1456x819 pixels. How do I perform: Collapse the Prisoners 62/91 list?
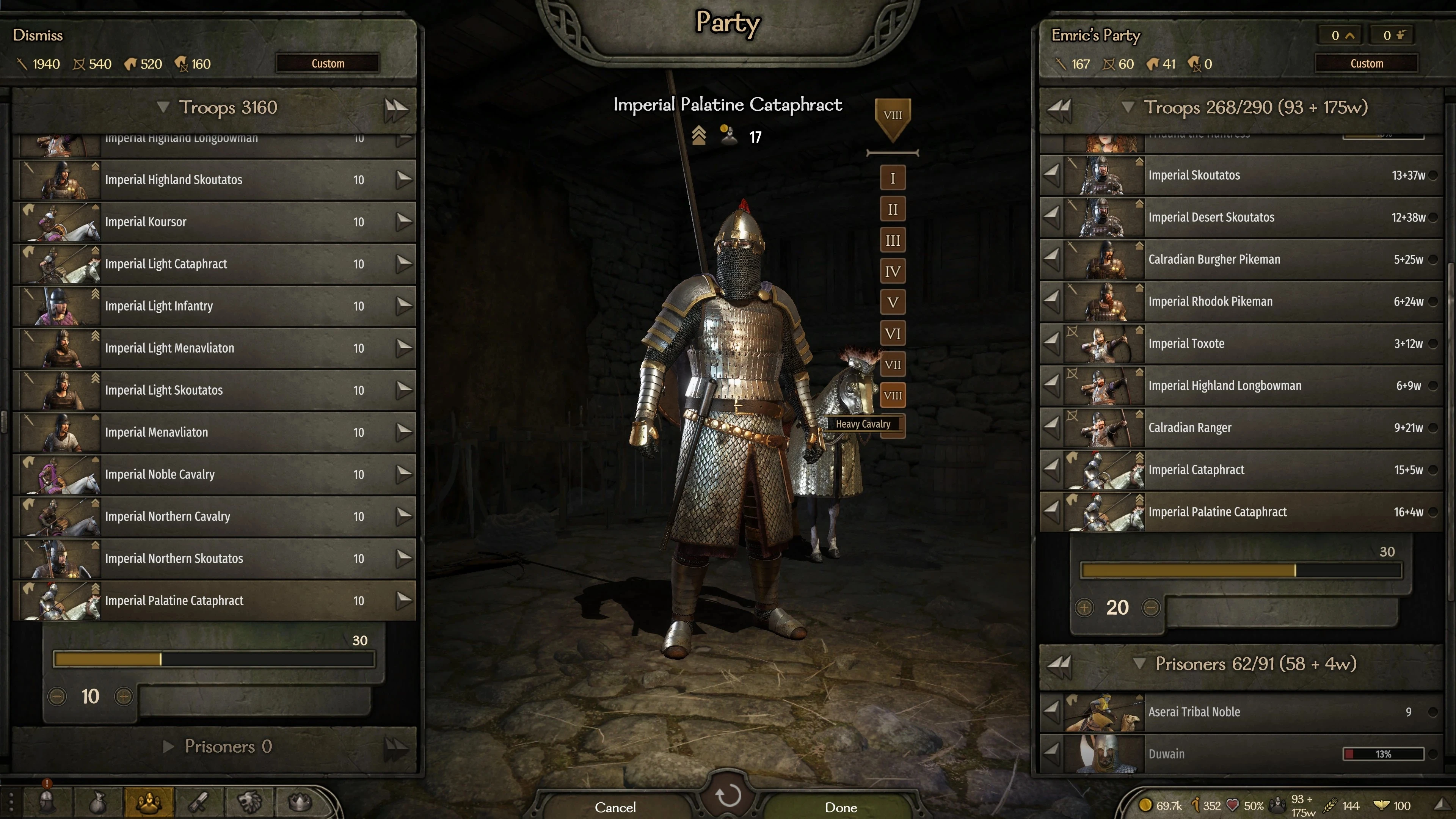coord(1140,664)
